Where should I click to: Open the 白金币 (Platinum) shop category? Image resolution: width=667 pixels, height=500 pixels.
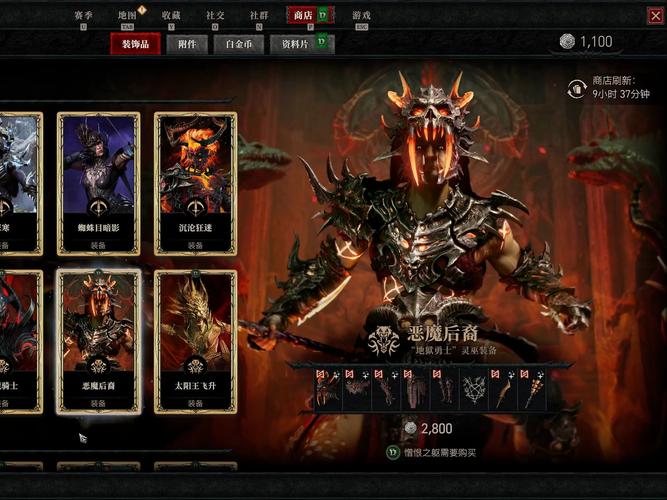(238, 44)
